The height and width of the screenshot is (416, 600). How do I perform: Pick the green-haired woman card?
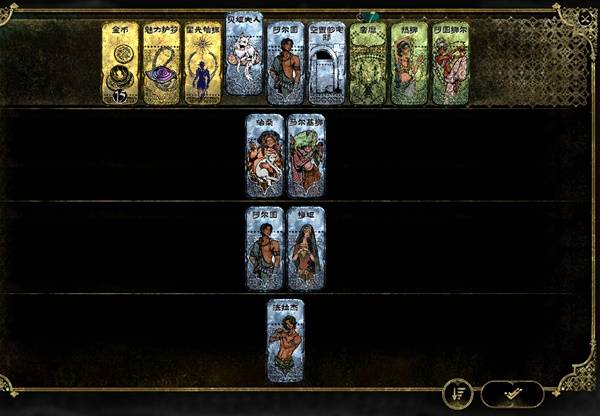click(x=306, y=156)
